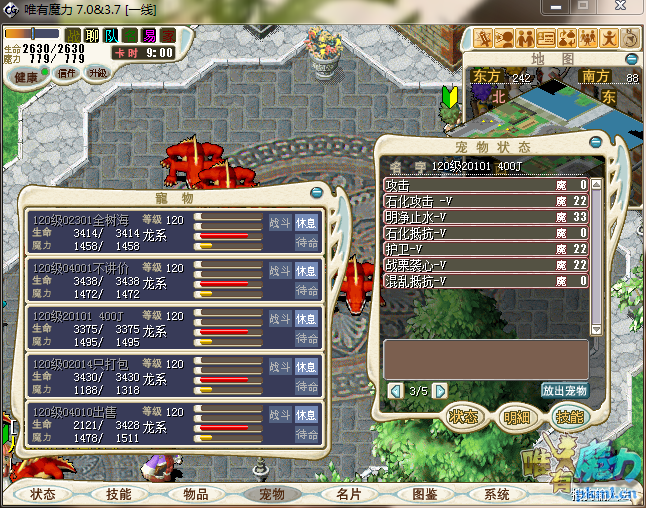Select the 明净止水-V pet skill row
The height and width of the screenshot is (508, 646).
[x=486, y=216]
